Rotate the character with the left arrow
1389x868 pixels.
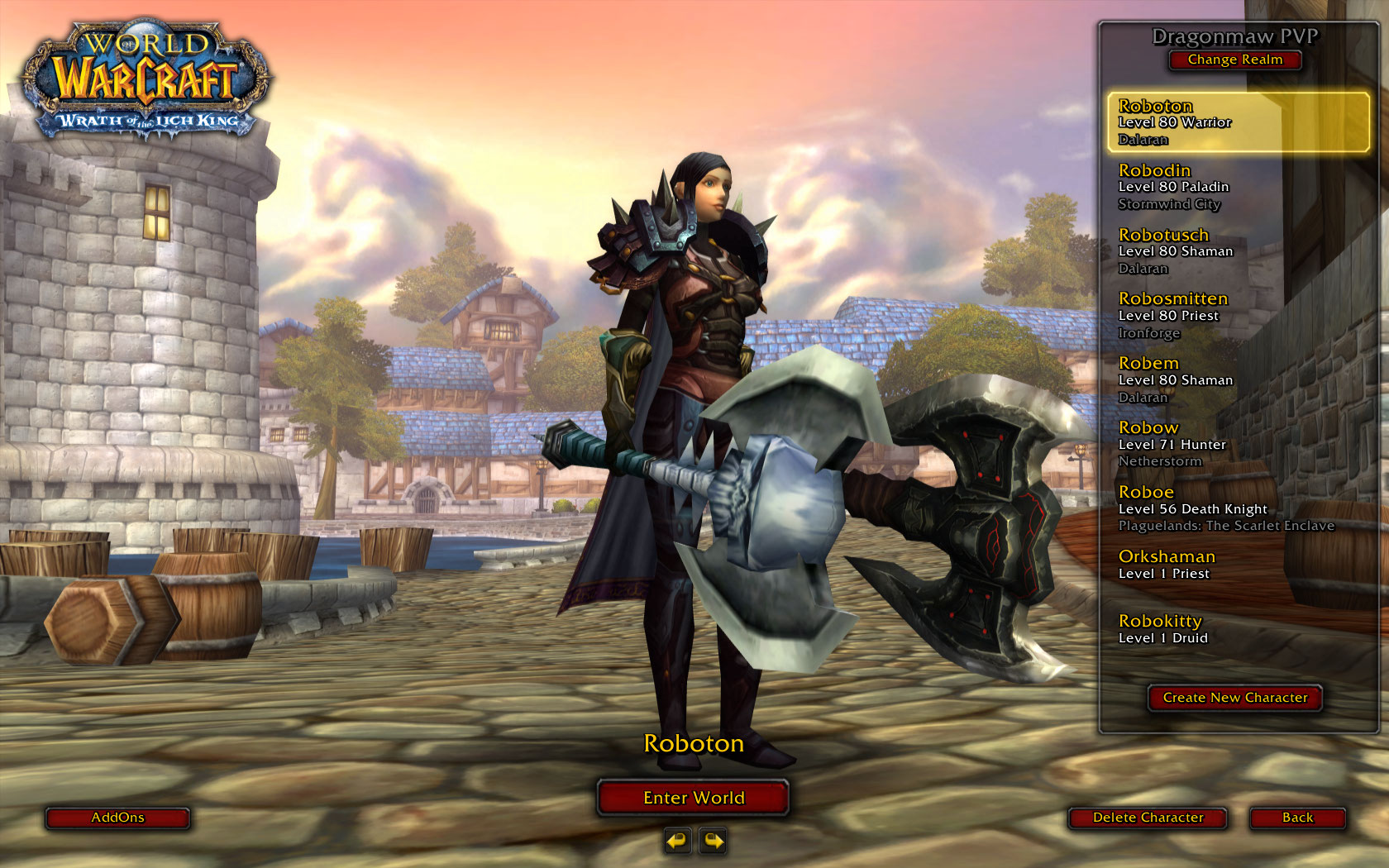click(x=677, y=842)
